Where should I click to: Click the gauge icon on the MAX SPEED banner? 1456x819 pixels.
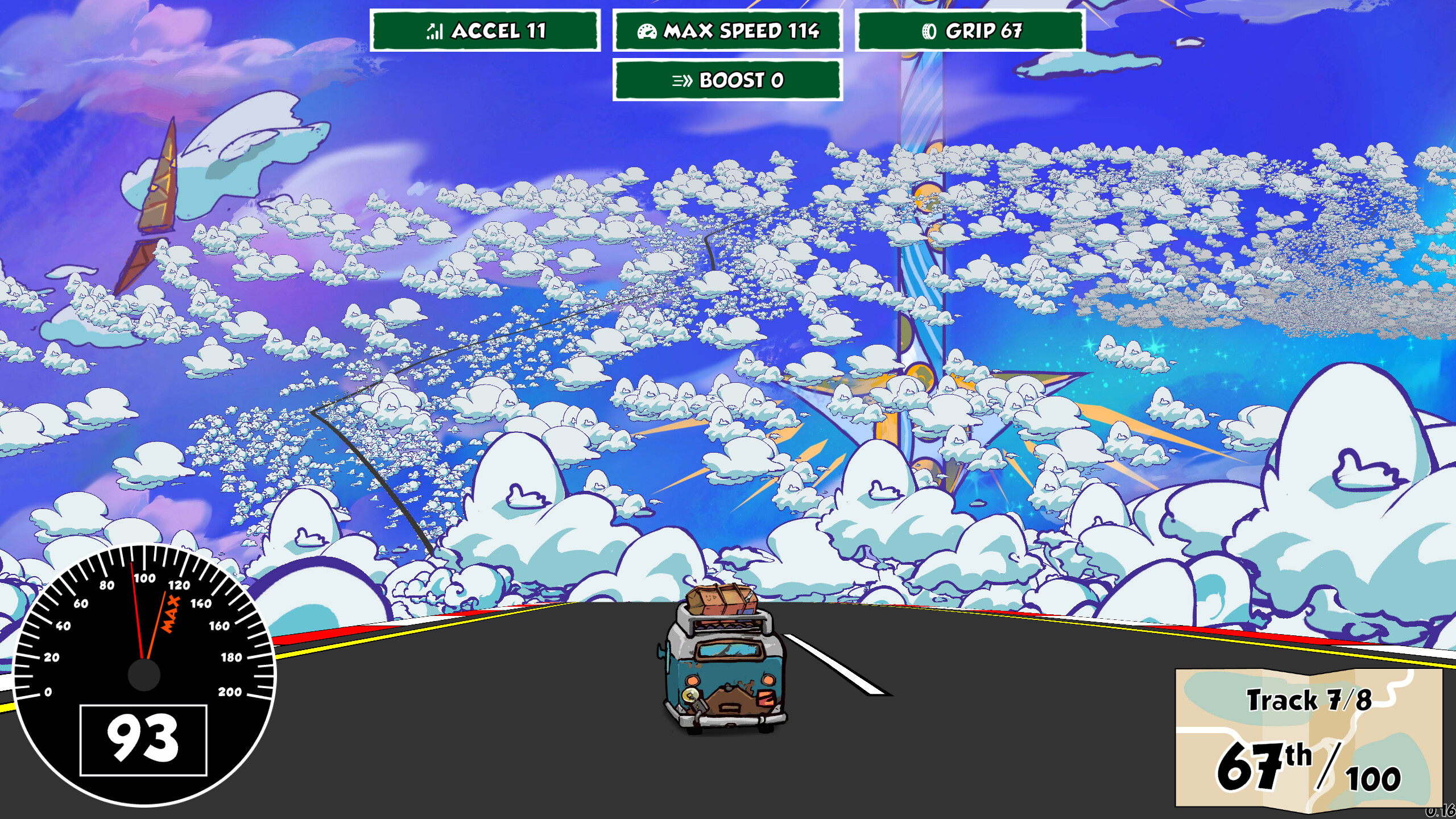pos(647,32)
